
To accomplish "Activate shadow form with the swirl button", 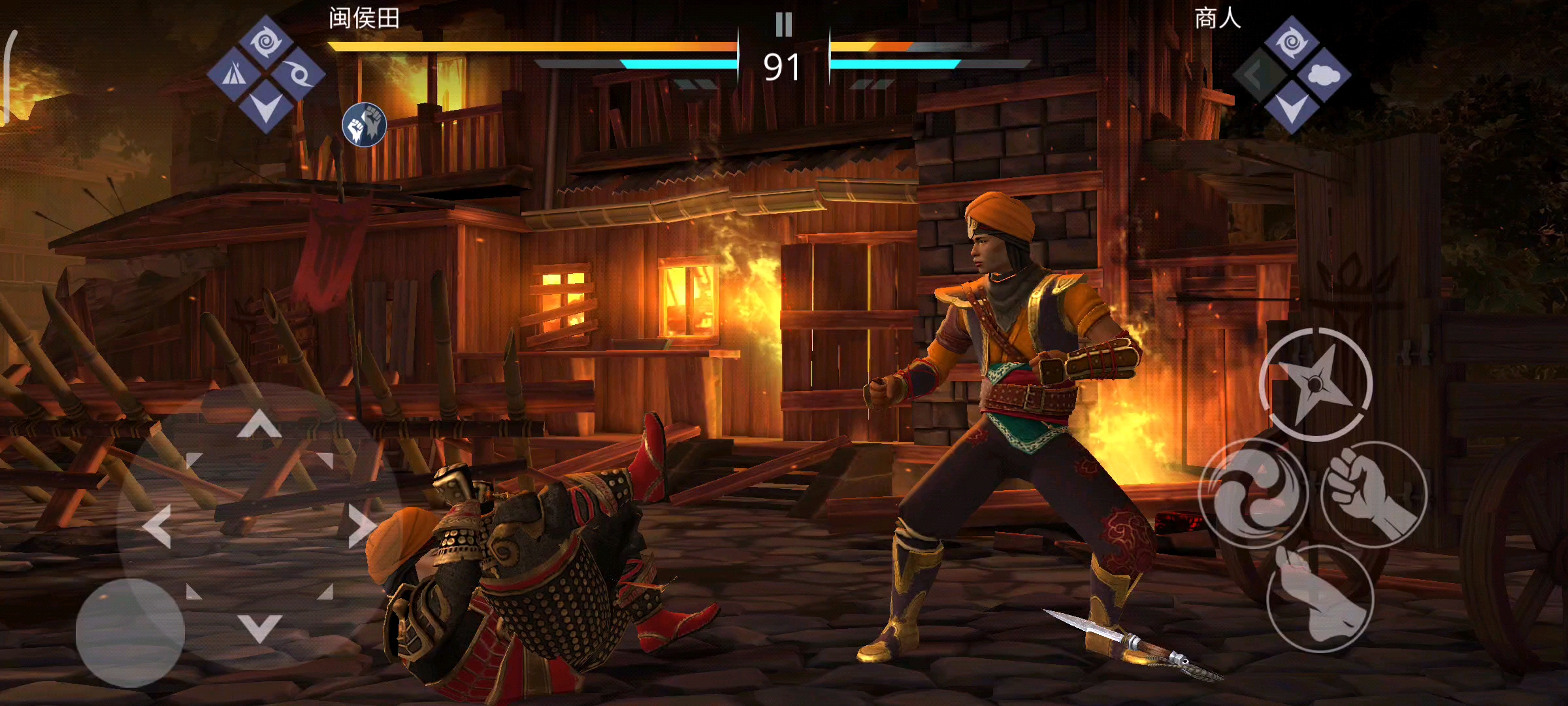I will click(x=1253, y=494).
